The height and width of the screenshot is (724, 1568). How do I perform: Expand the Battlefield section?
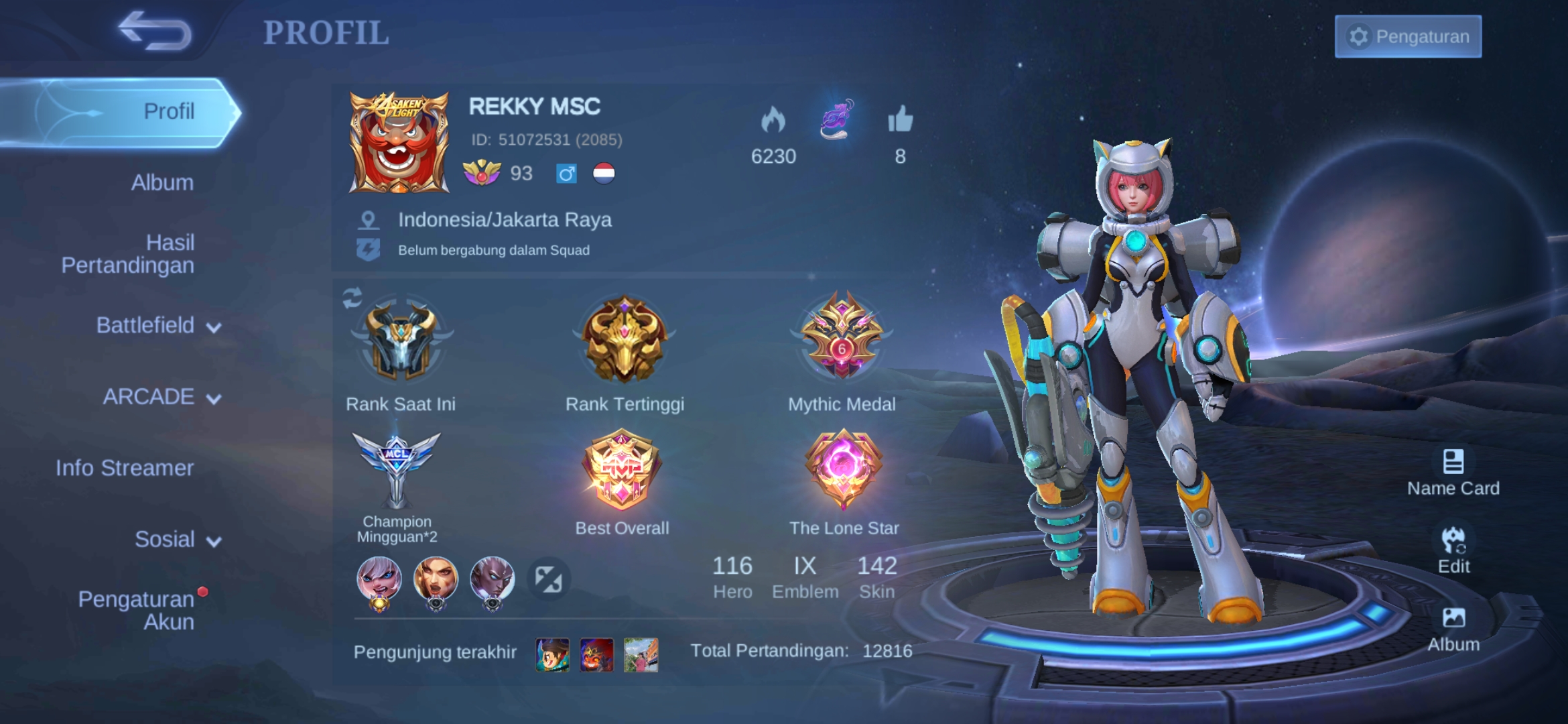157,325
